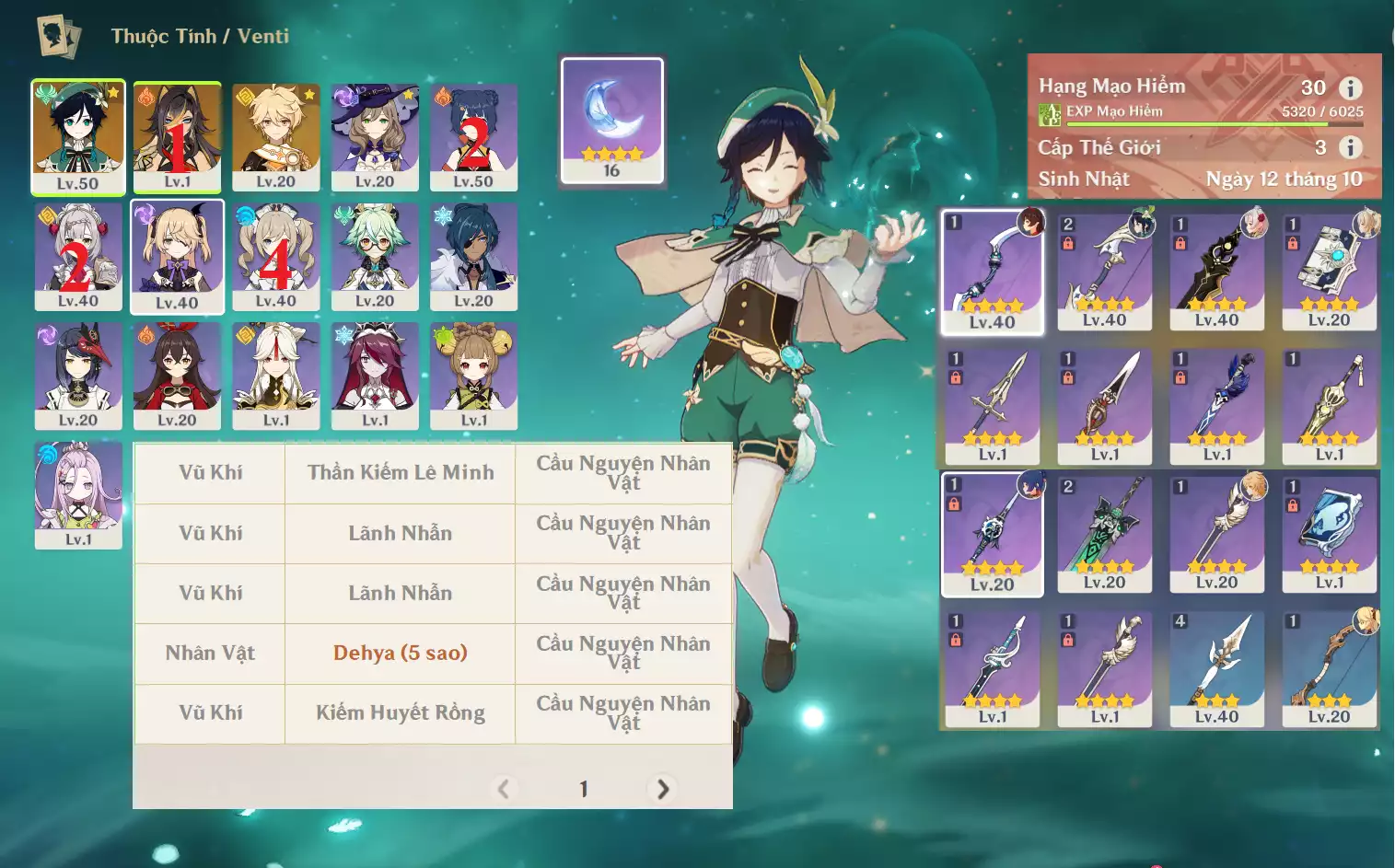This screenshot has width=1395, height=868.
Task: Select Venti's Lv.50 portrait
Action: [x=78, y=136]
